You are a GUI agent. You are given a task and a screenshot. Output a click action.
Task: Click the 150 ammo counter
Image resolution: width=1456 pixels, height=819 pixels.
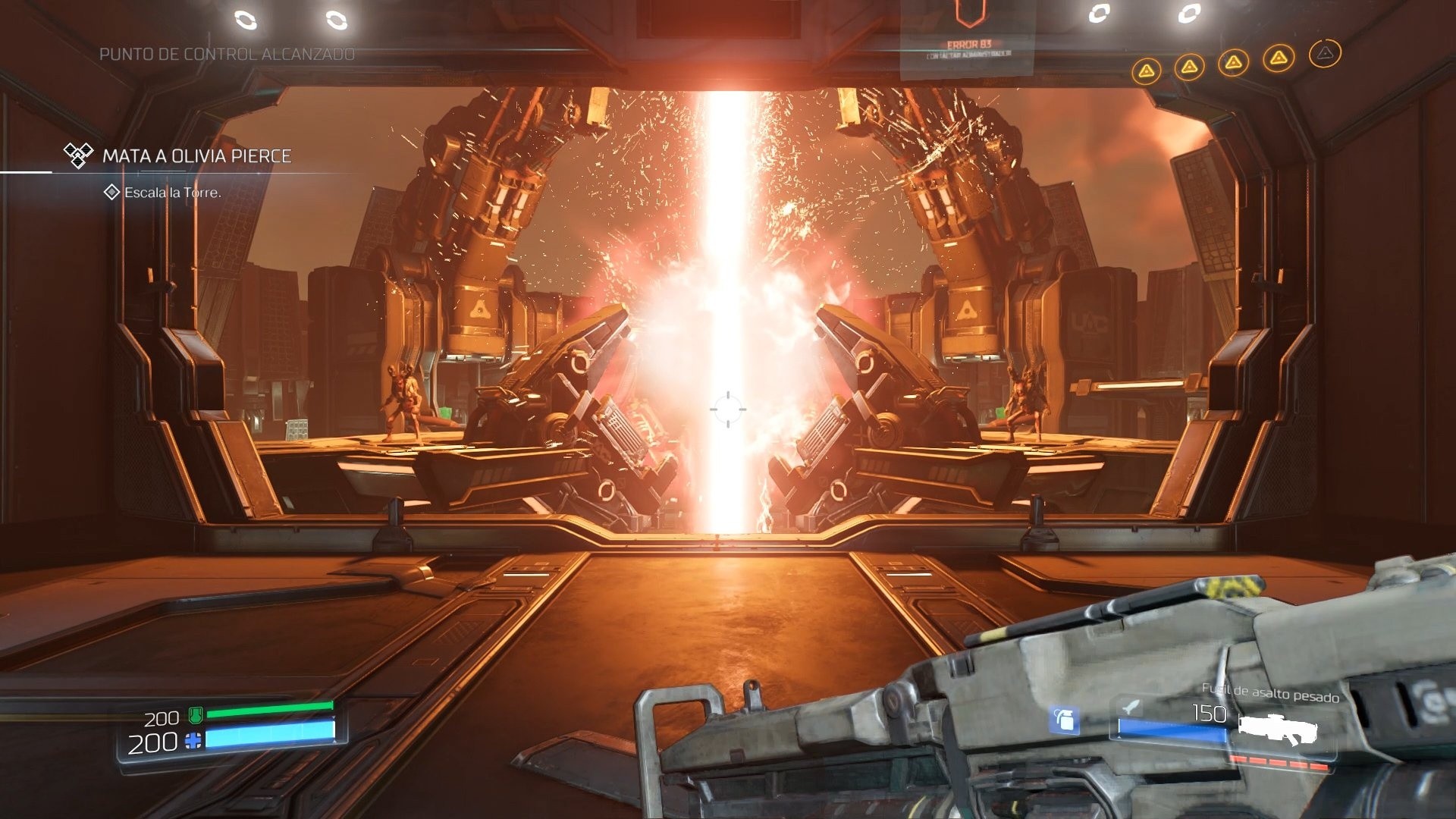[1209, 714]
